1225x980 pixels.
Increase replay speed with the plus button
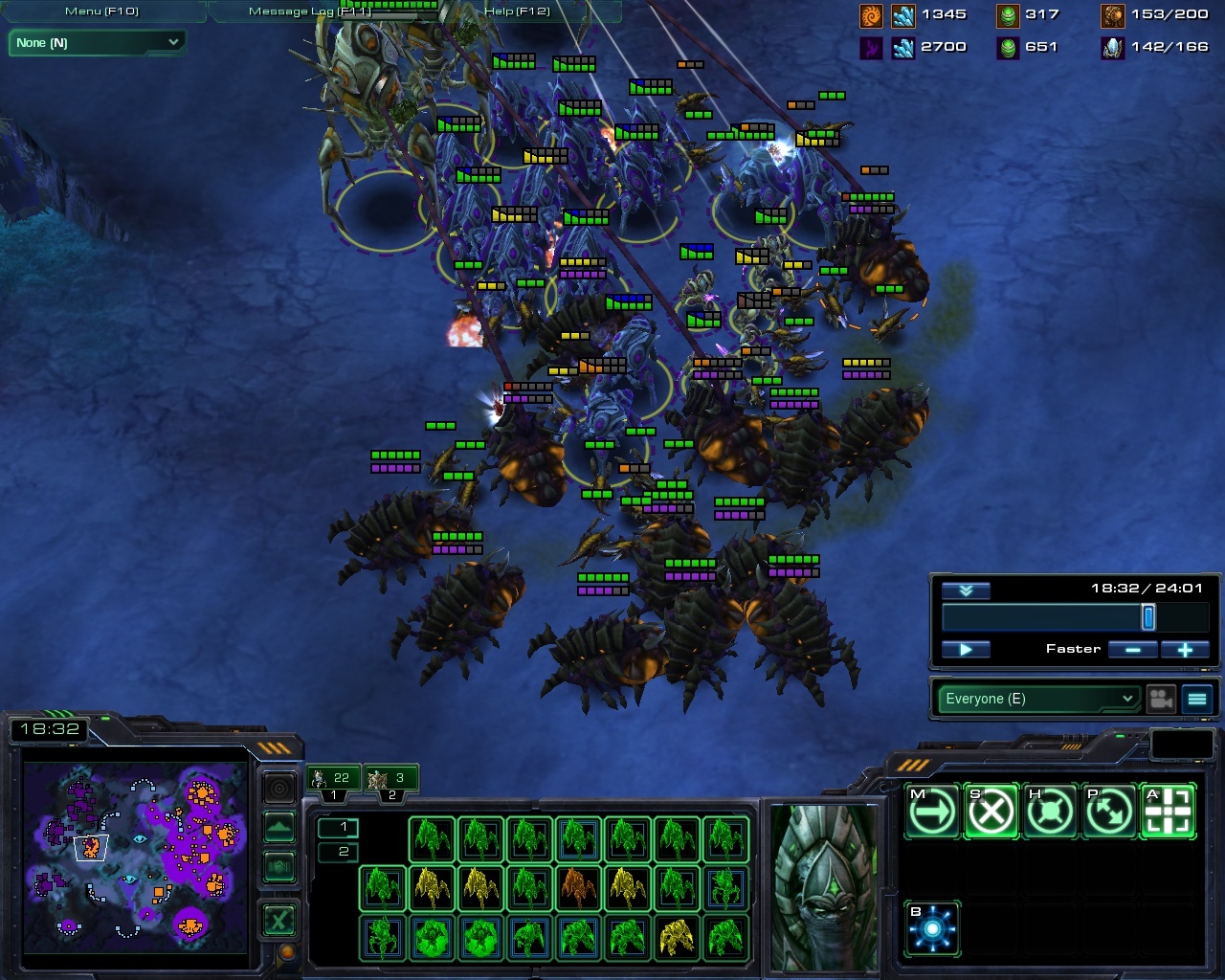1186,649
